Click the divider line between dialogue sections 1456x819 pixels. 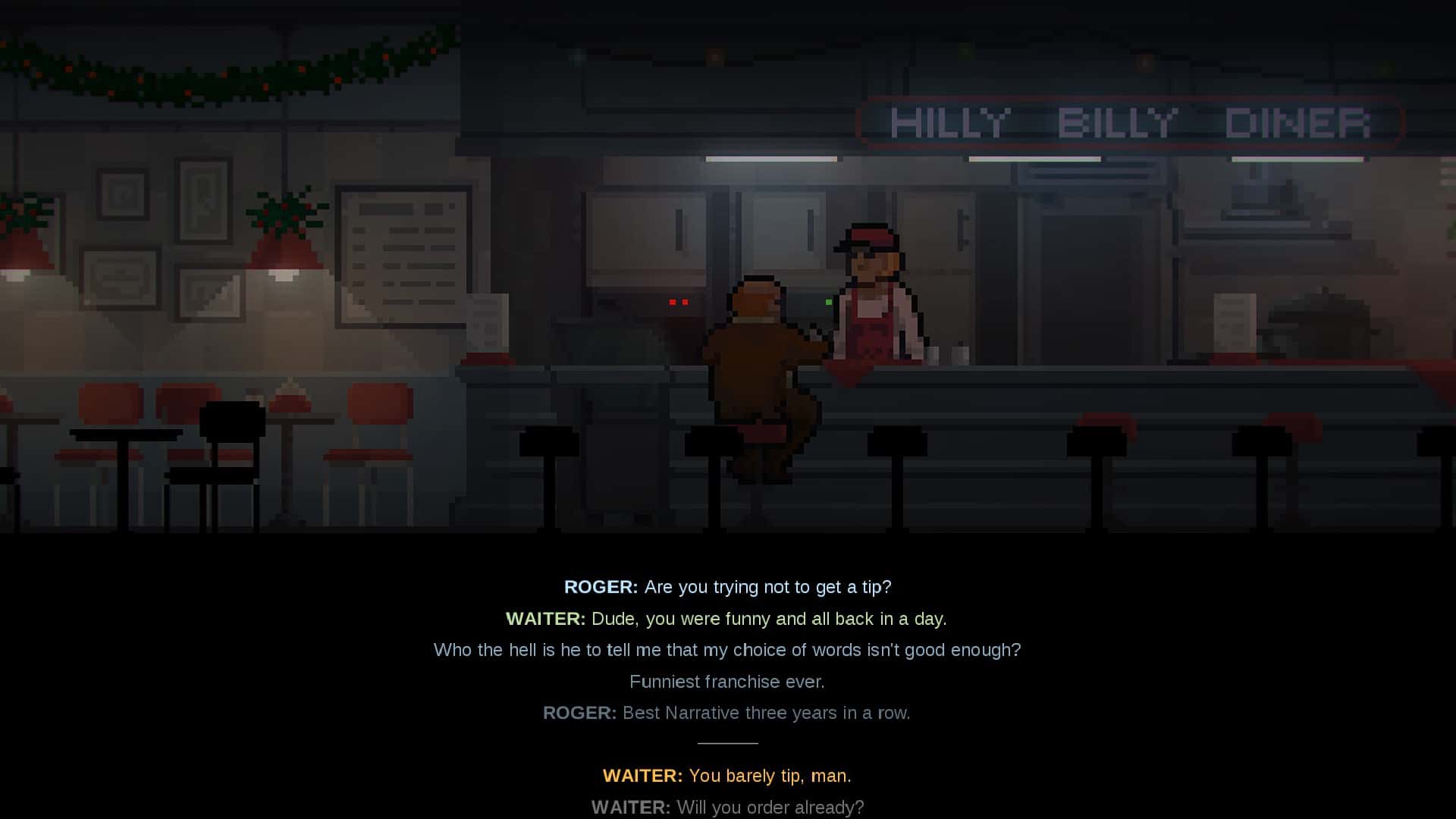click(x=727, y=744)
